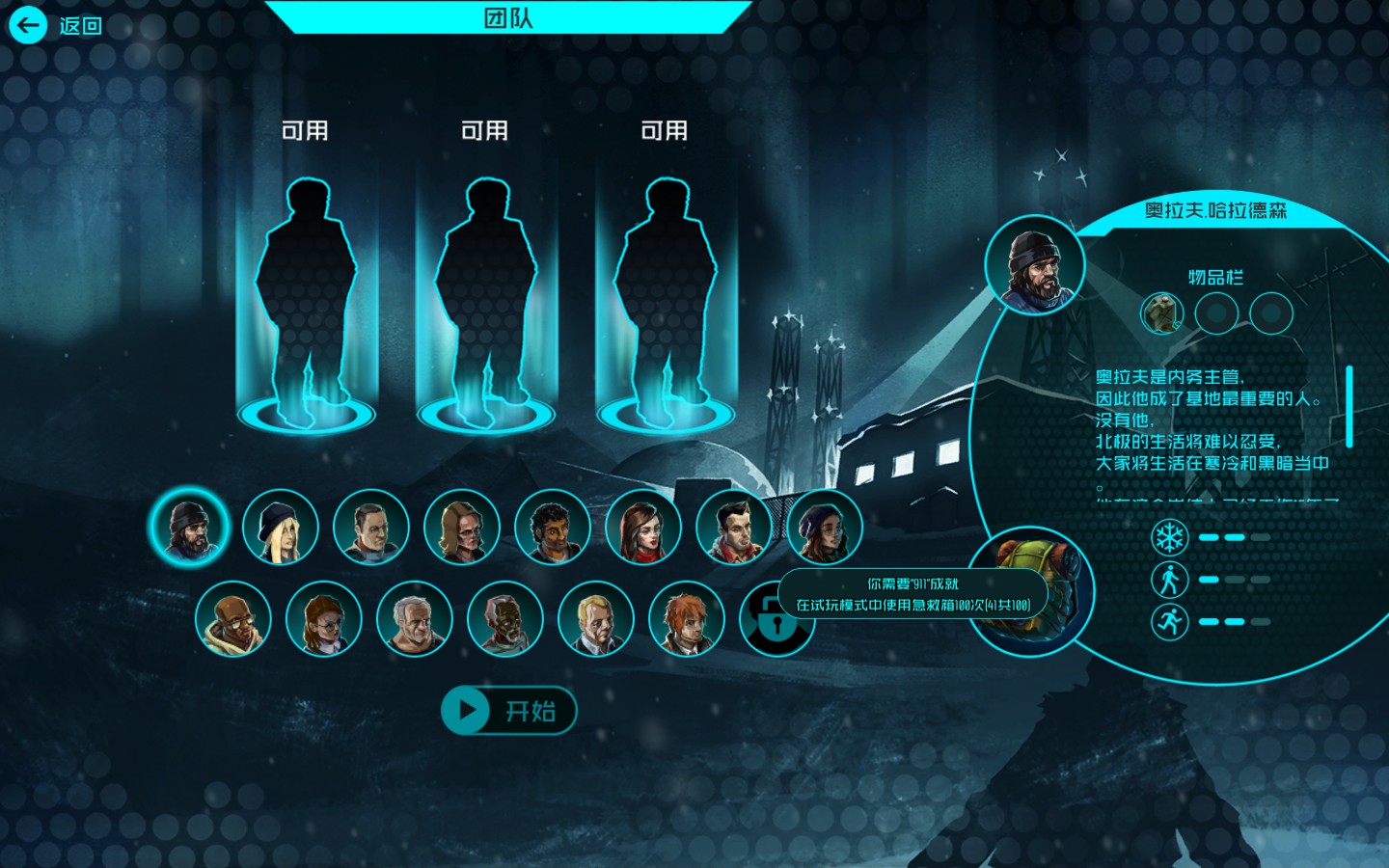The width and height of the screenshot is (1389, 868).
Task: Select the blonde woman in dark cap portrait
Action: click(280, 527)
